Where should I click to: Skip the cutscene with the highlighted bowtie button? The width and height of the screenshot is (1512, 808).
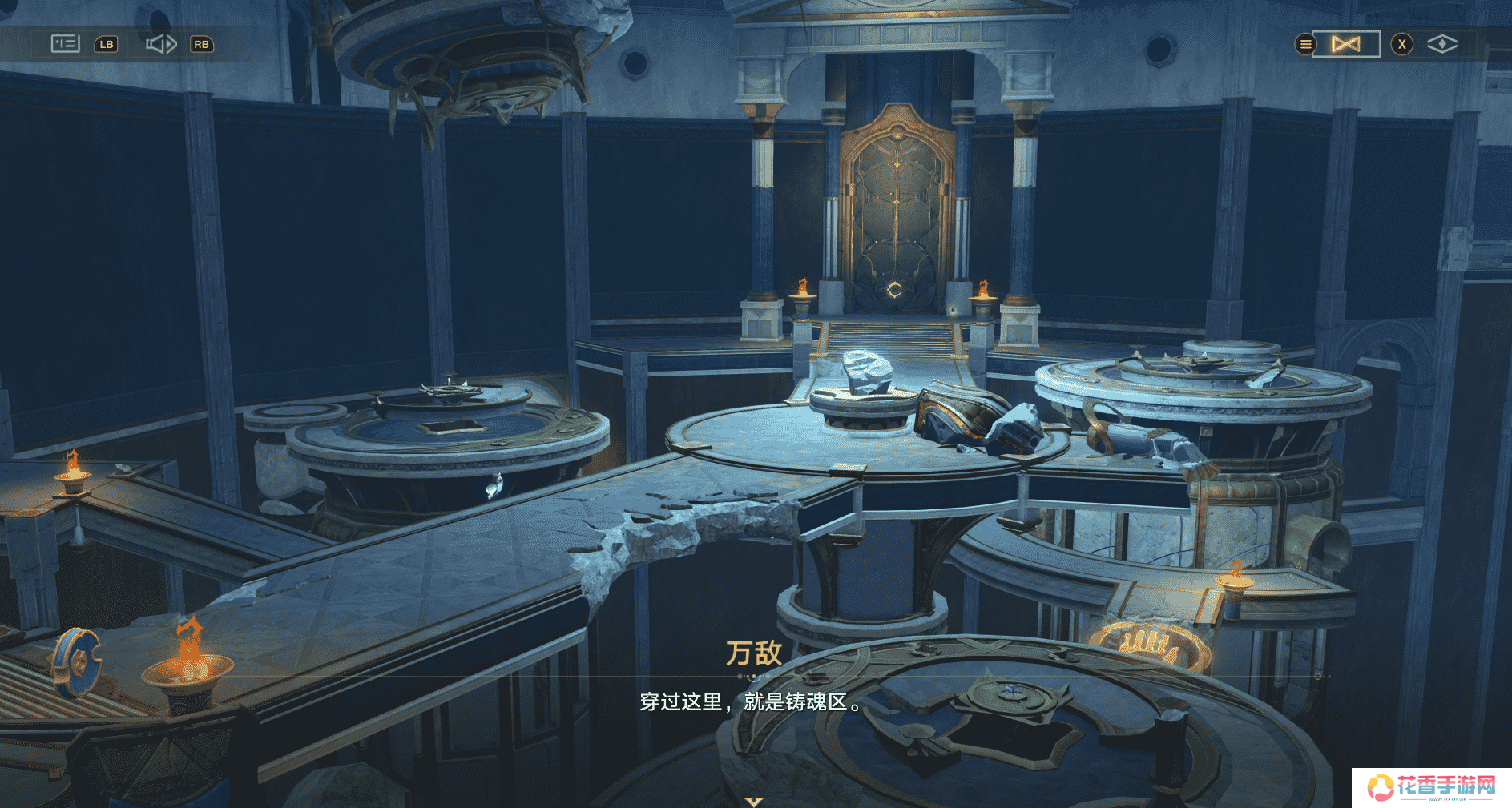(1346, 44)
